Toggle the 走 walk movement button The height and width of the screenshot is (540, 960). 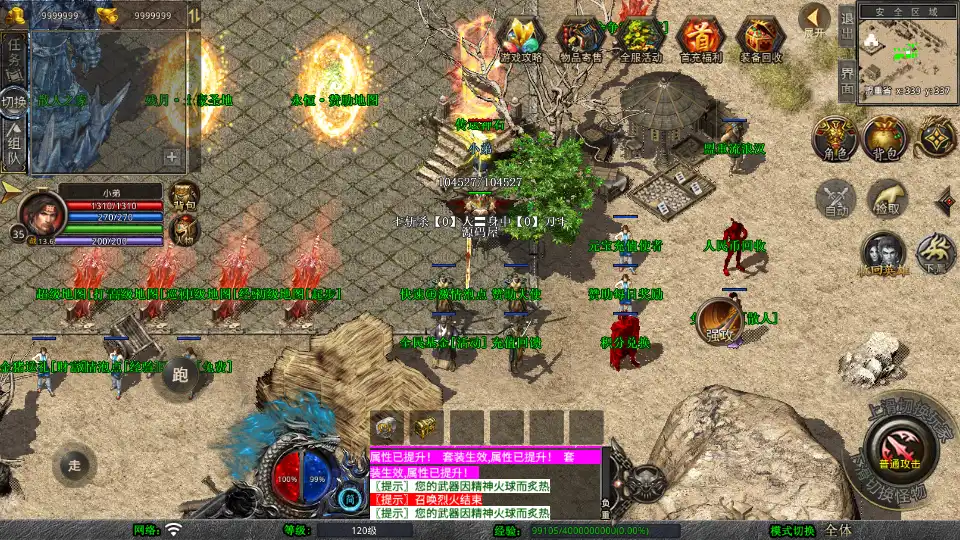coord(74,464)
